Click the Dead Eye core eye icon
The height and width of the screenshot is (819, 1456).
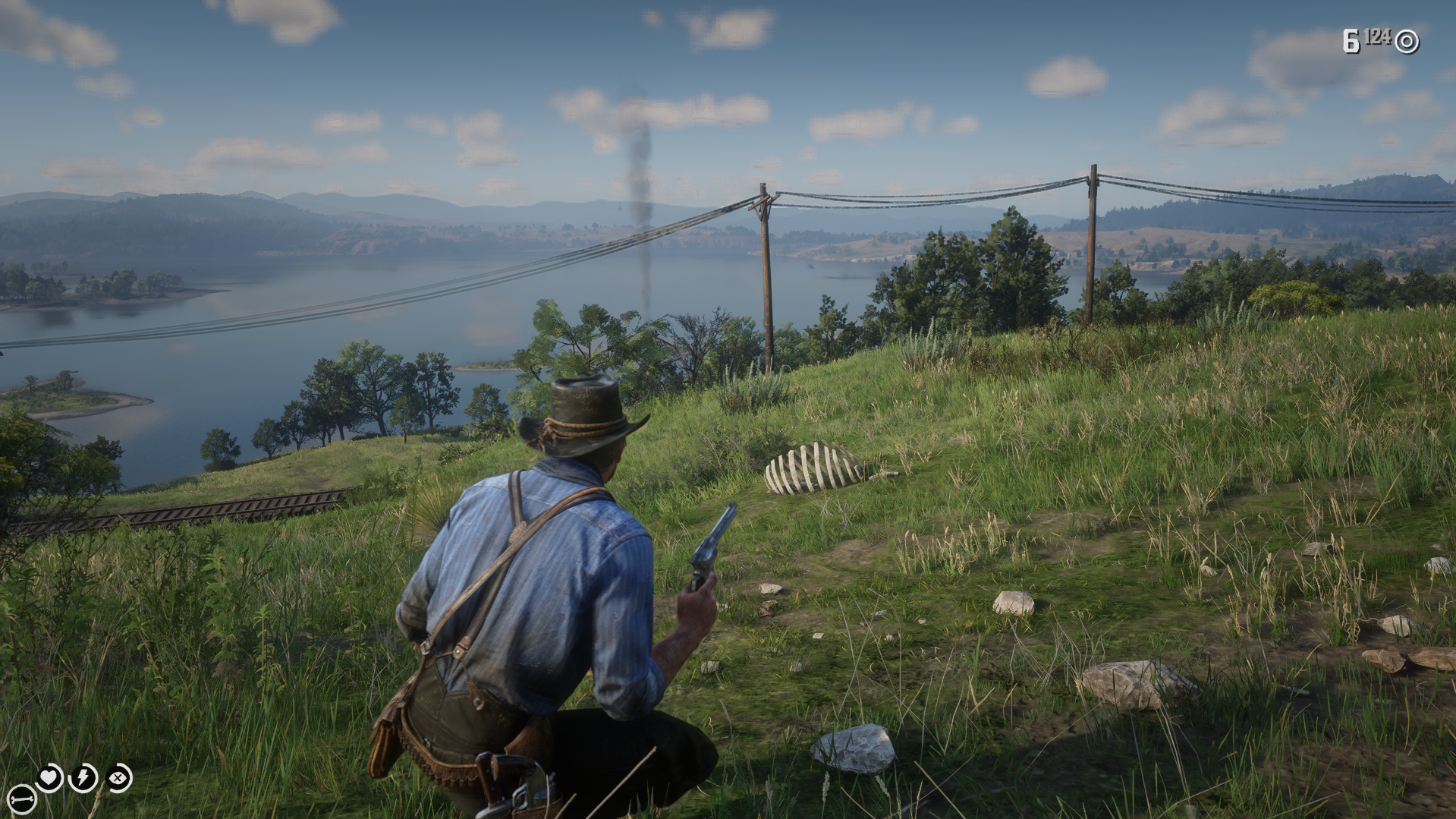[x=119, y=777]
